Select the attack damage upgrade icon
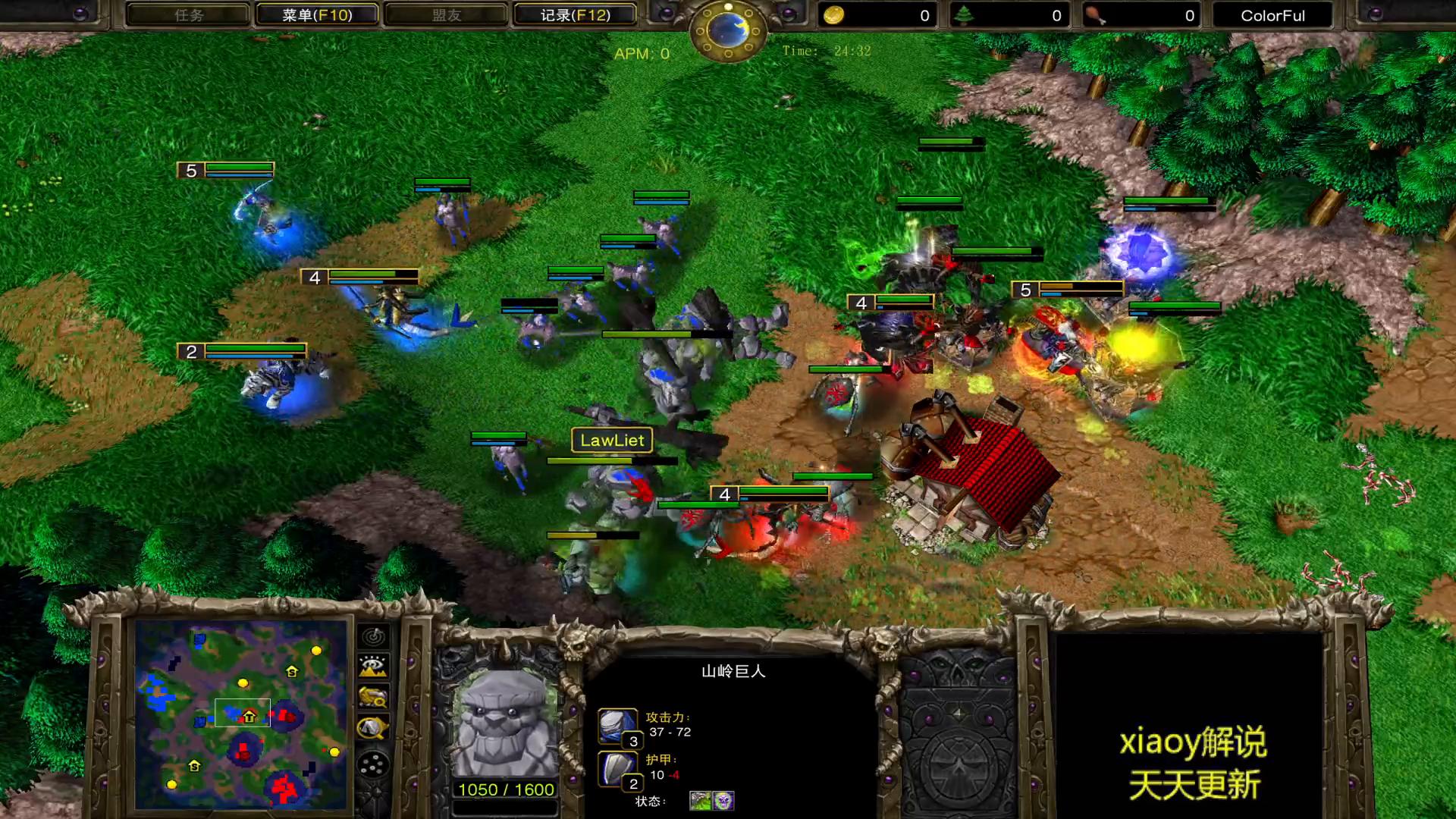Viewport: 1456px width, 819px height. tap(617, 726)
